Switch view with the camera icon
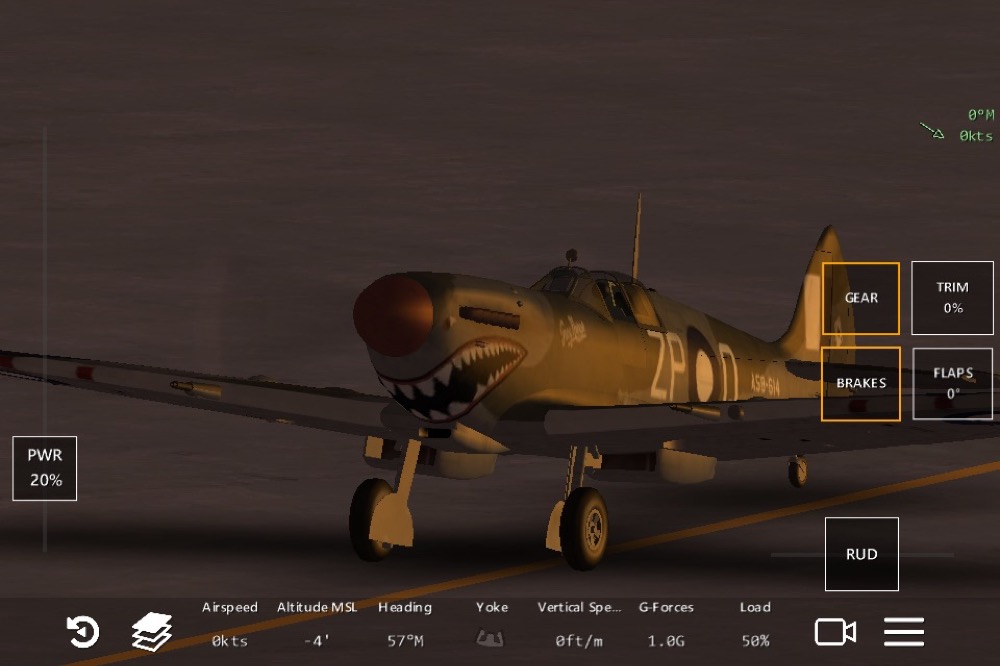The width and height of the screenshot is (1000, 666). [835, 632]
